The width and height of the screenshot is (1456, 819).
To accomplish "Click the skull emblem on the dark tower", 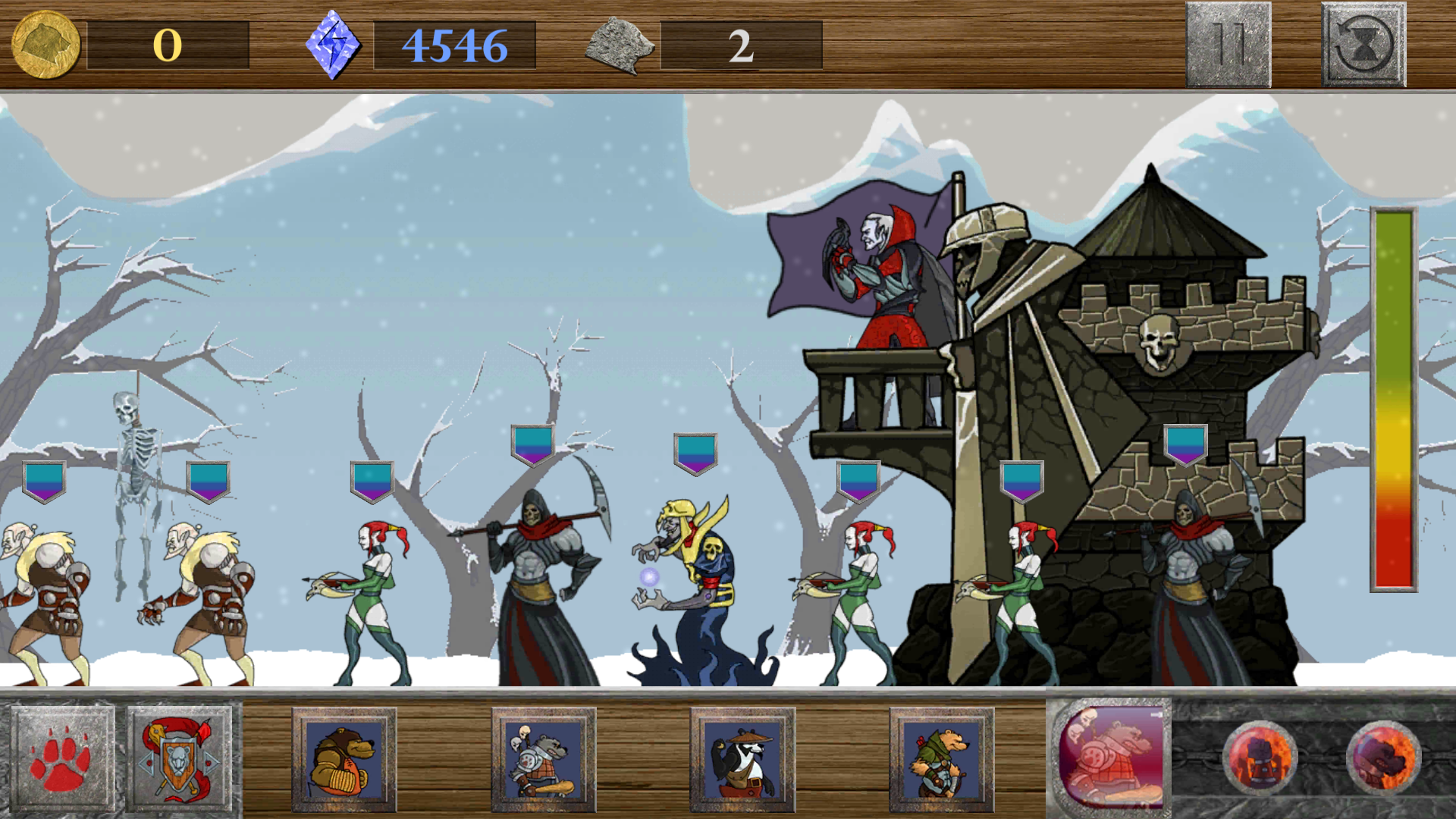I will point(1159,345).
